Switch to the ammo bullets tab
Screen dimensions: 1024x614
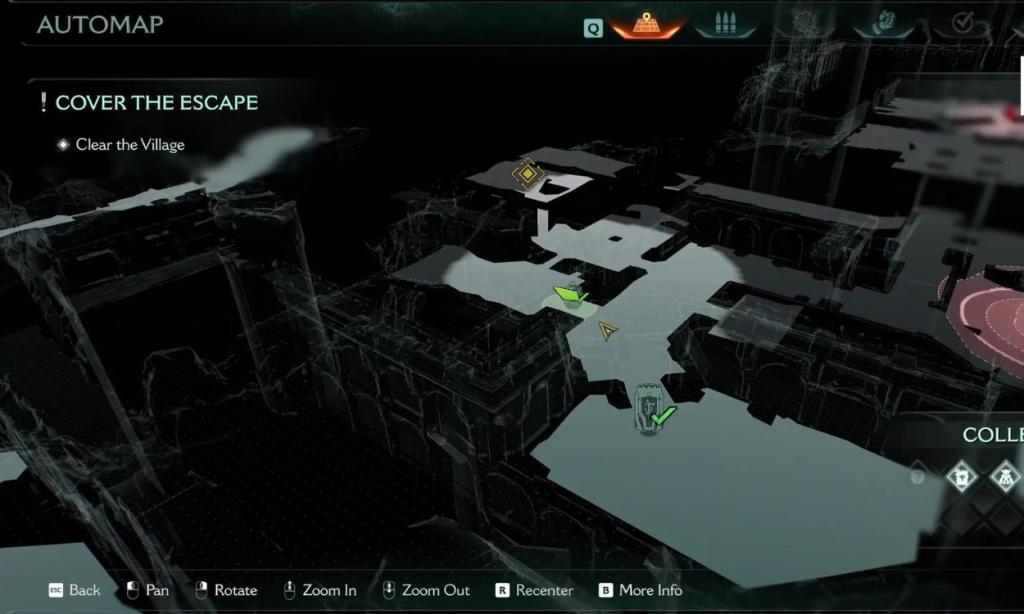pos(726,24)
